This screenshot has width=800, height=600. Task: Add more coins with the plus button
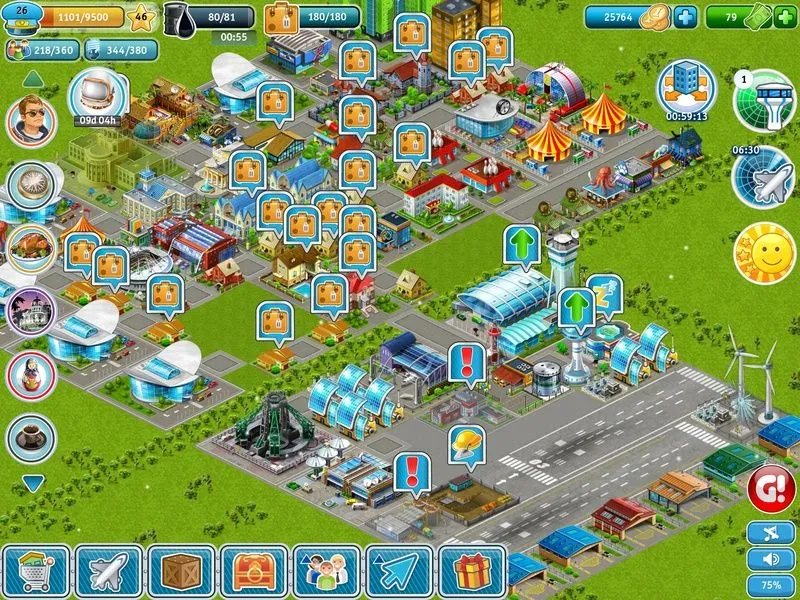point(685,17)
